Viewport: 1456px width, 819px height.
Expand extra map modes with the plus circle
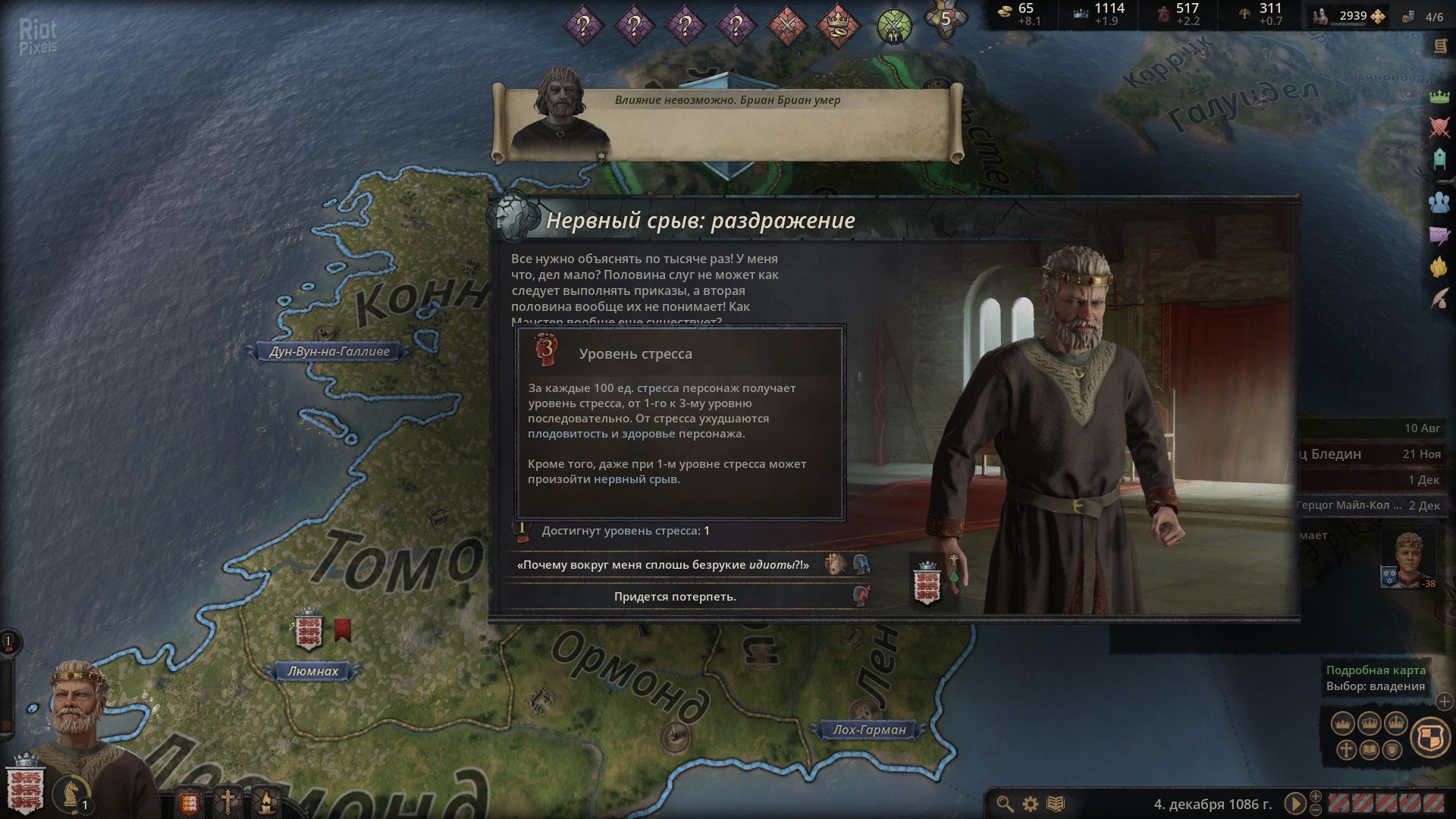1444,702
